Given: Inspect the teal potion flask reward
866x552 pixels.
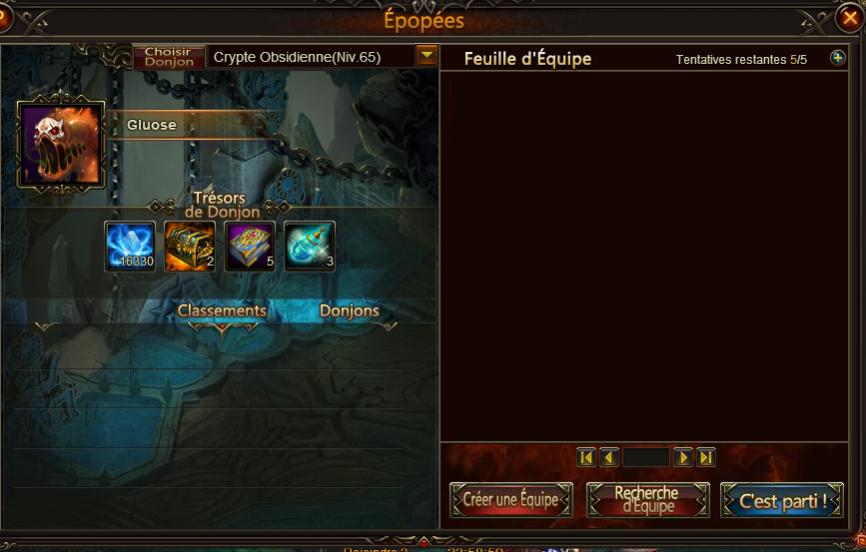Looking at the screenshot, I should (x=310, y=246).
